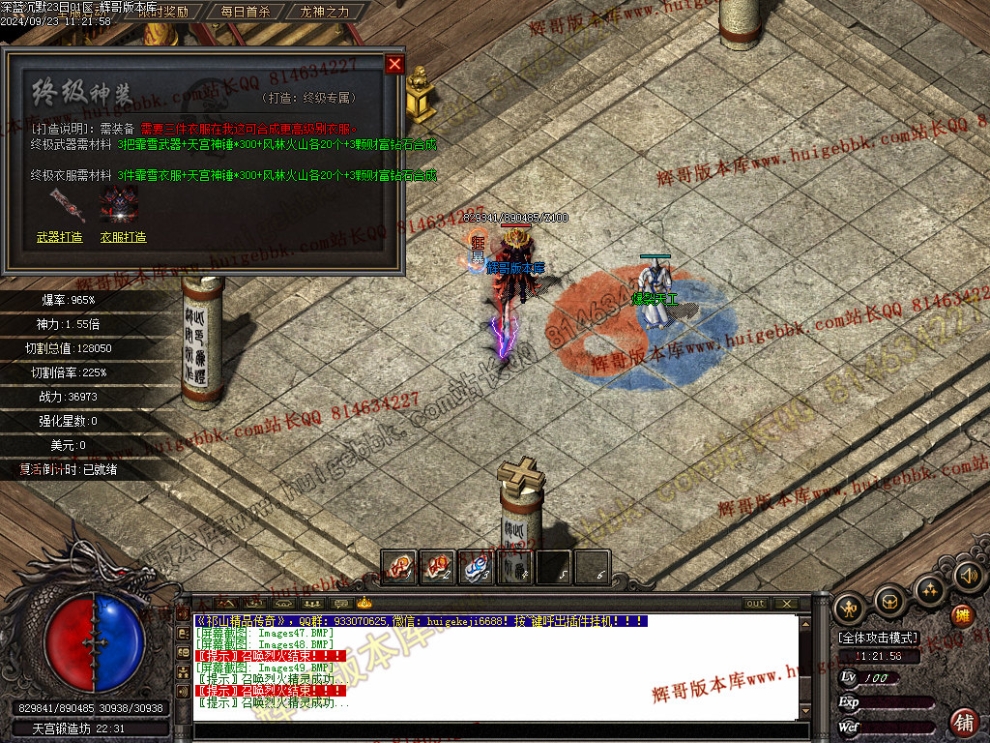This screenshot has width=990, height=743.
Task: Close the chat window with its X button
Action: click(787, 603)
